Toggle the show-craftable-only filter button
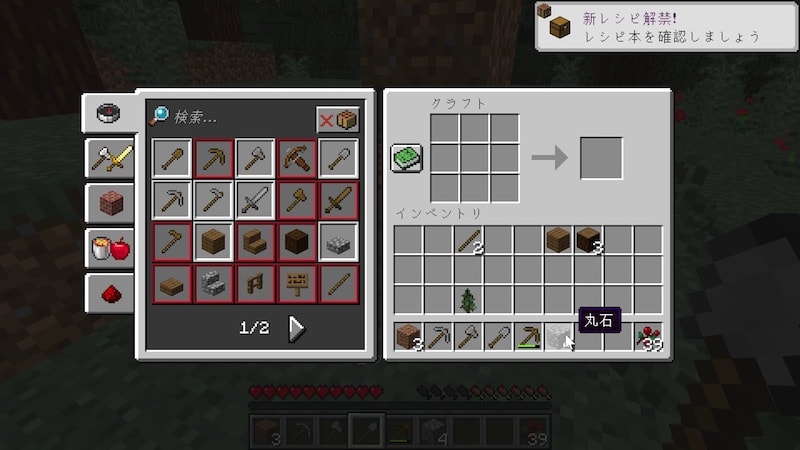Image resolution: width=800 pixels, height=450 pixels. pyautogui.click(x=338, y=119)
